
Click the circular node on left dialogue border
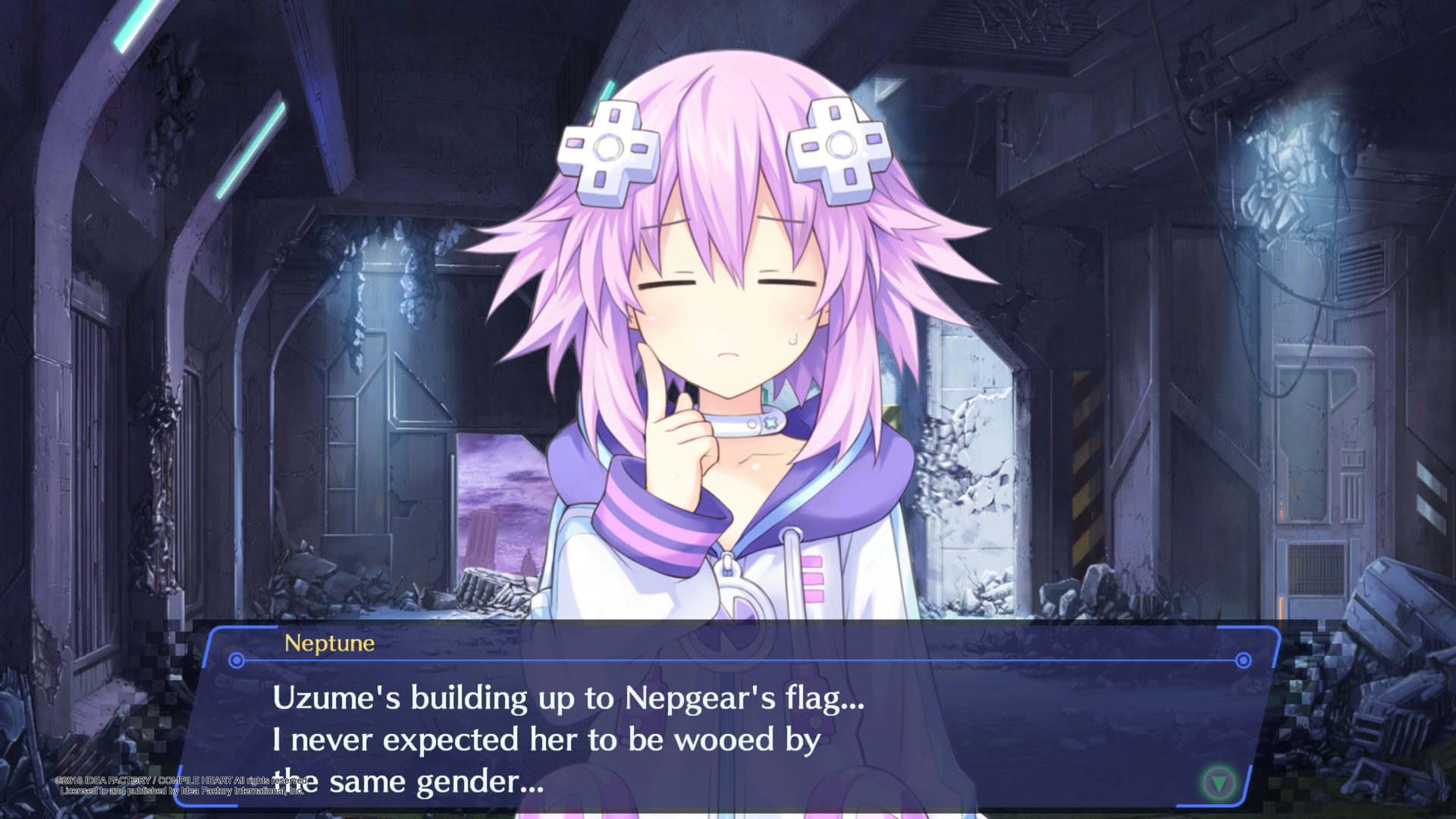(235, 661)
